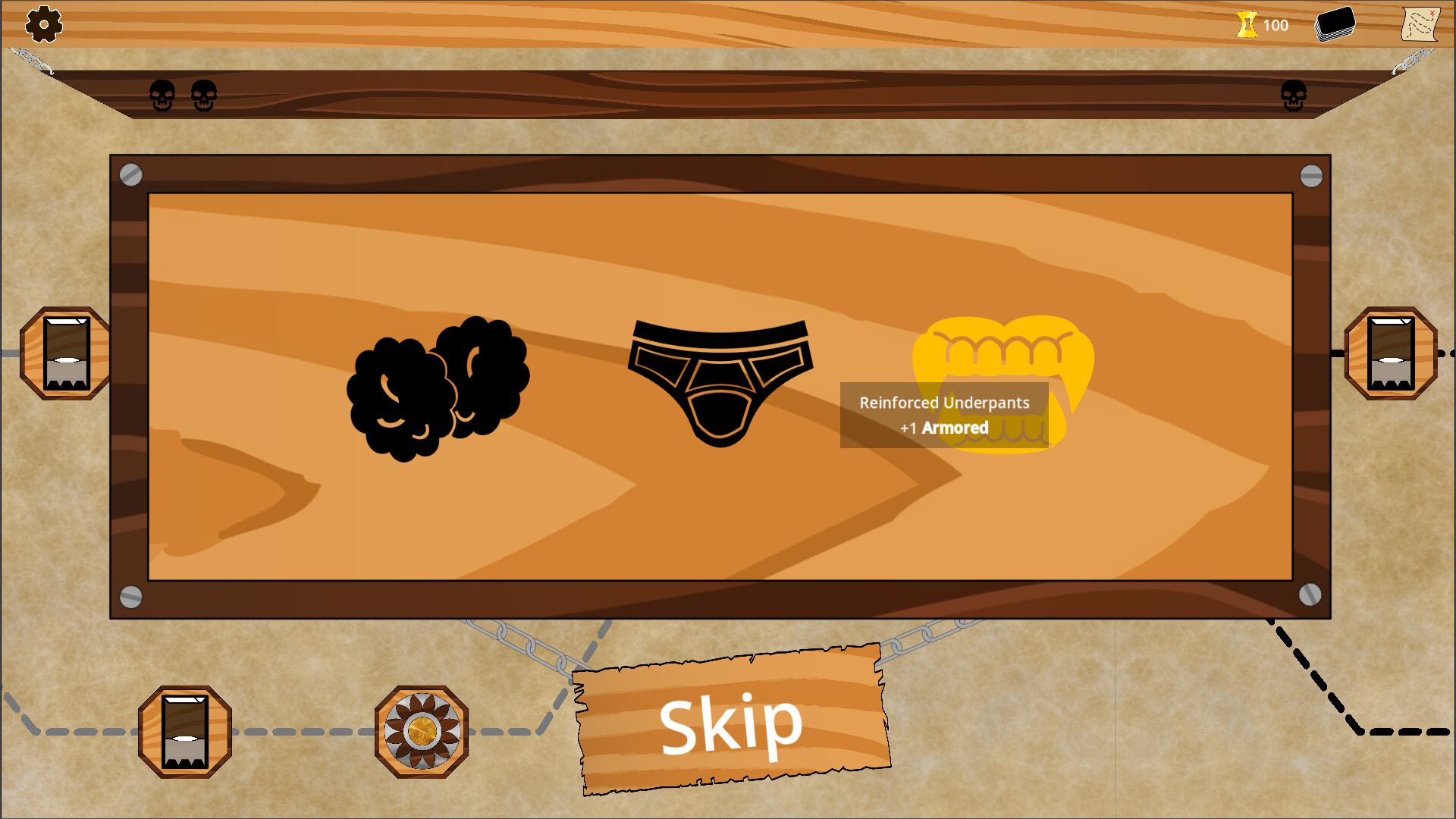
Task: Click the top-left screw on the reward panel
Action: (131, 175)
